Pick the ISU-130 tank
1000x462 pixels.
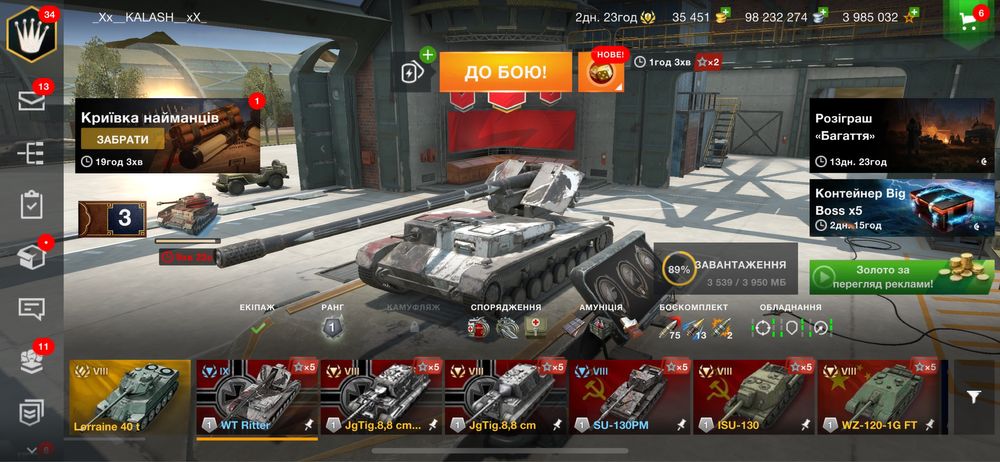click(754, 398)
